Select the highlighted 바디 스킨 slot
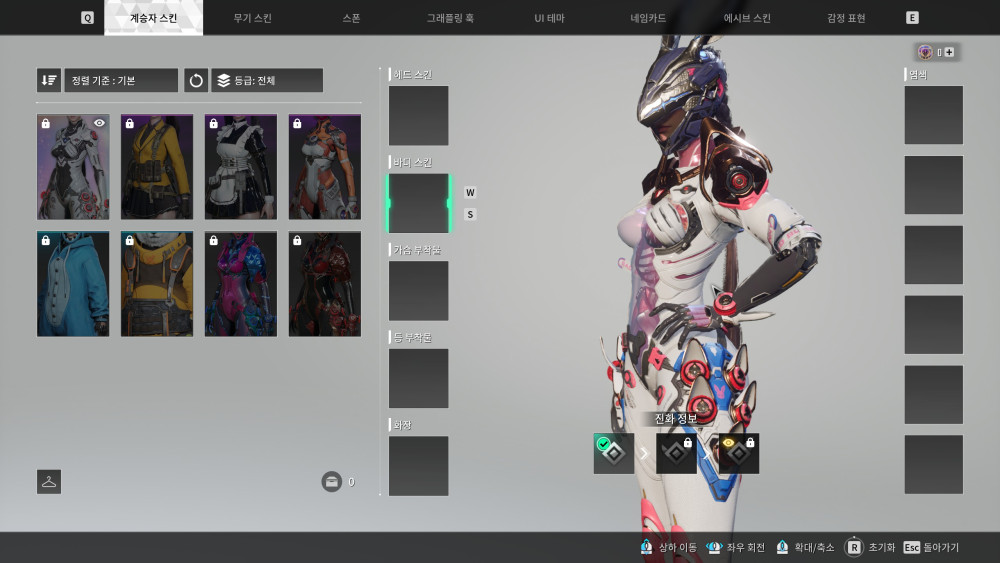 point(418,203)
